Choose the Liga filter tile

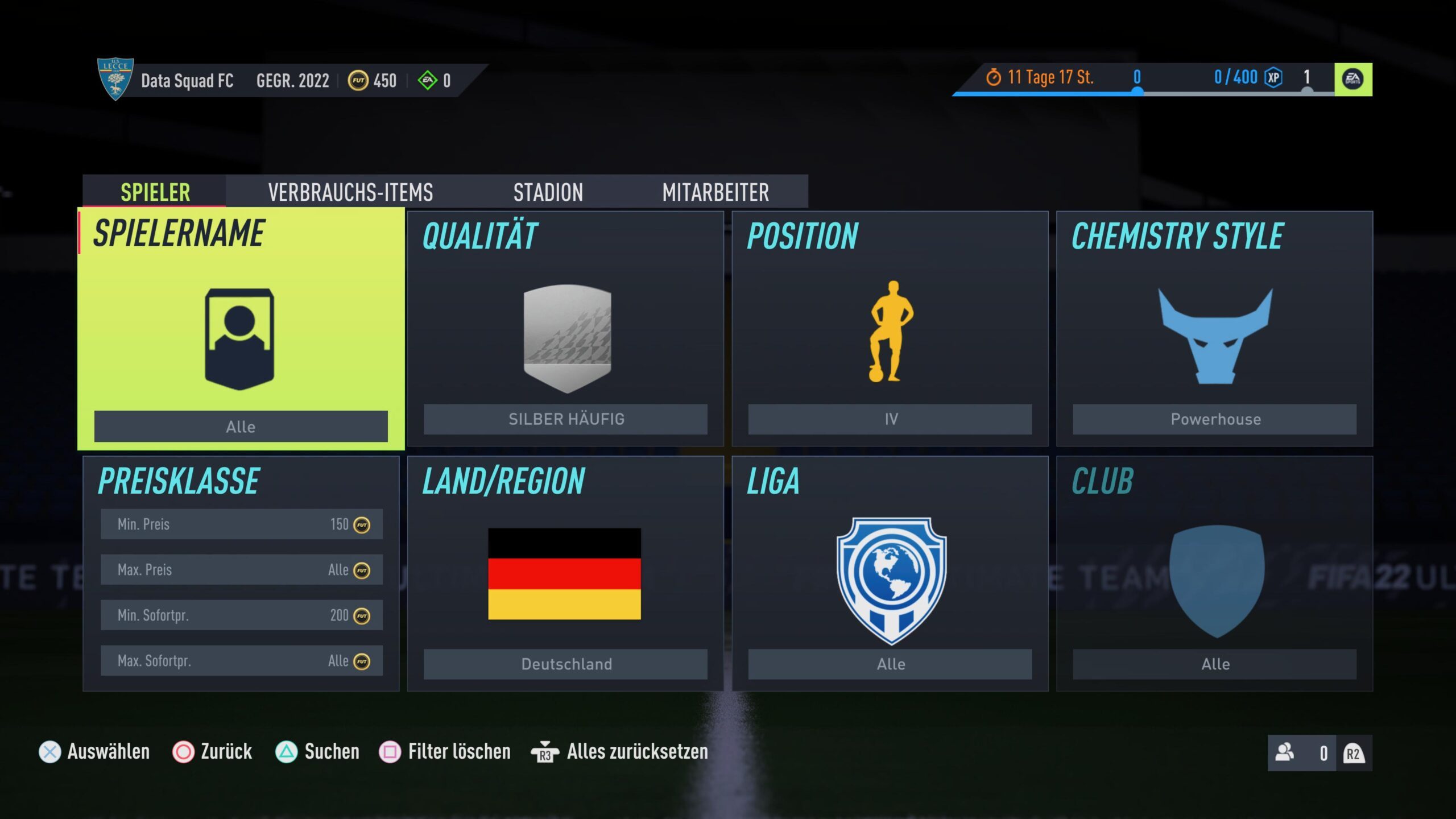pyautogui.click(x=890, y=573)
